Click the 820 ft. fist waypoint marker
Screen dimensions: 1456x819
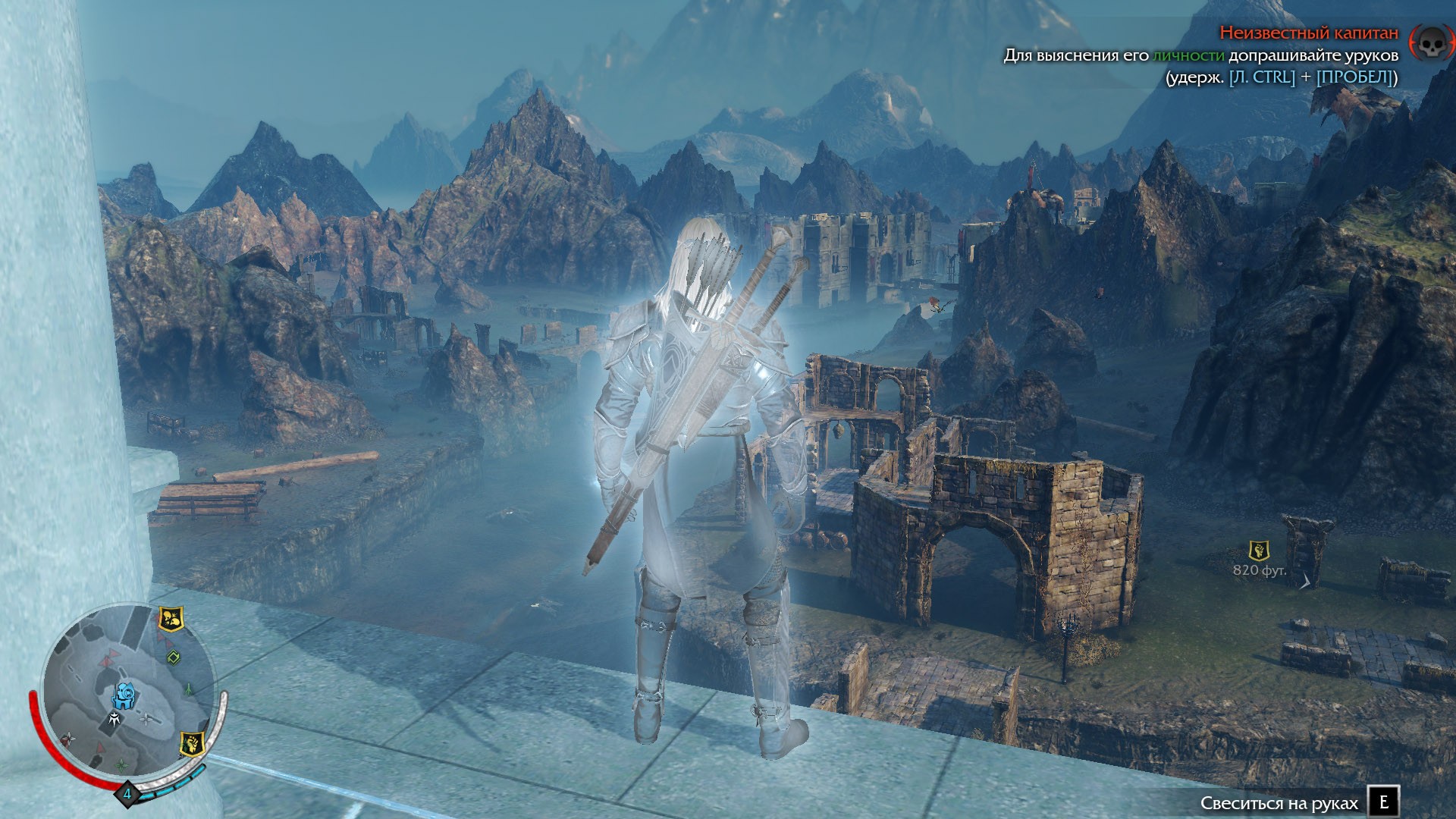(x=1259, y=551)
